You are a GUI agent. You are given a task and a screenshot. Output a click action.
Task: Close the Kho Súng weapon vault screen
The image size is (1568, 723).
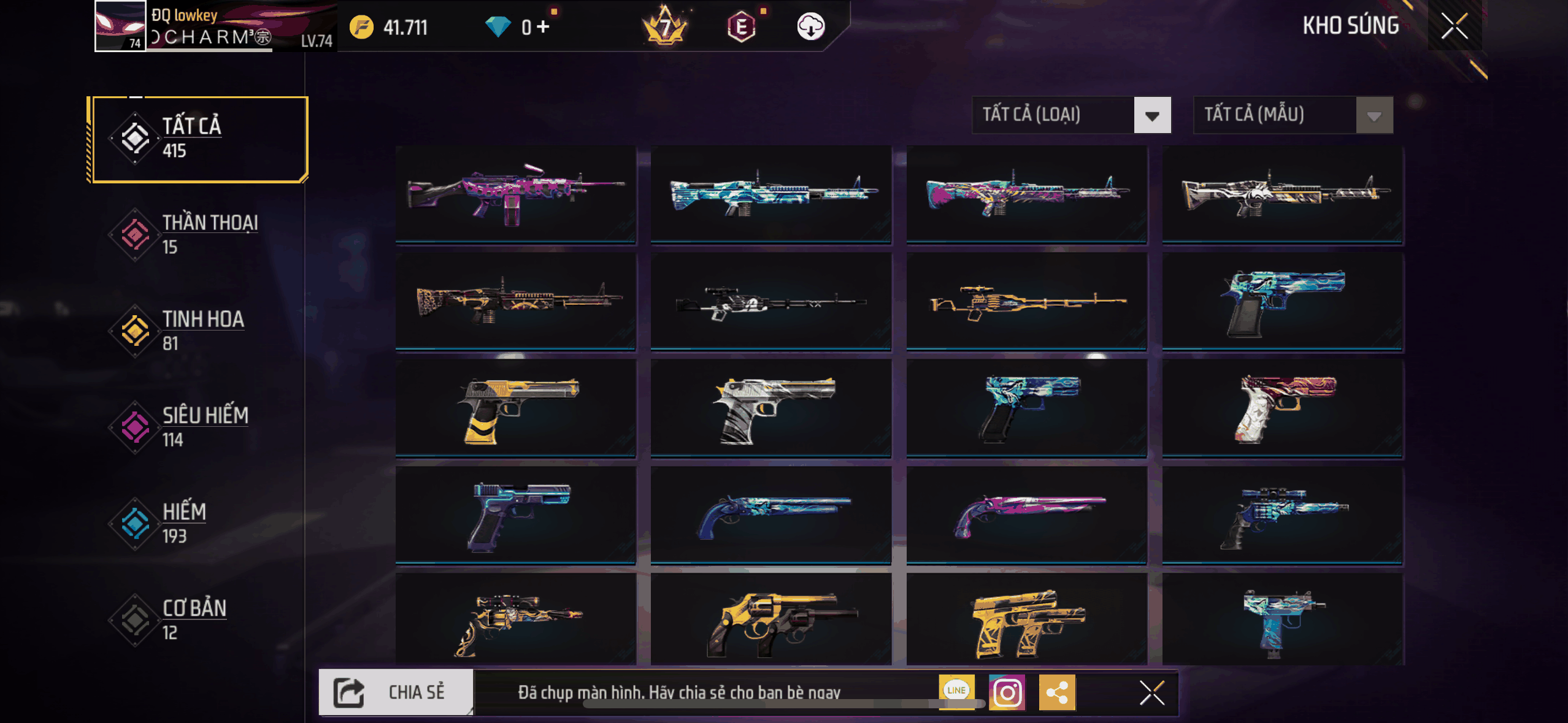click(x=1454, y=26)
